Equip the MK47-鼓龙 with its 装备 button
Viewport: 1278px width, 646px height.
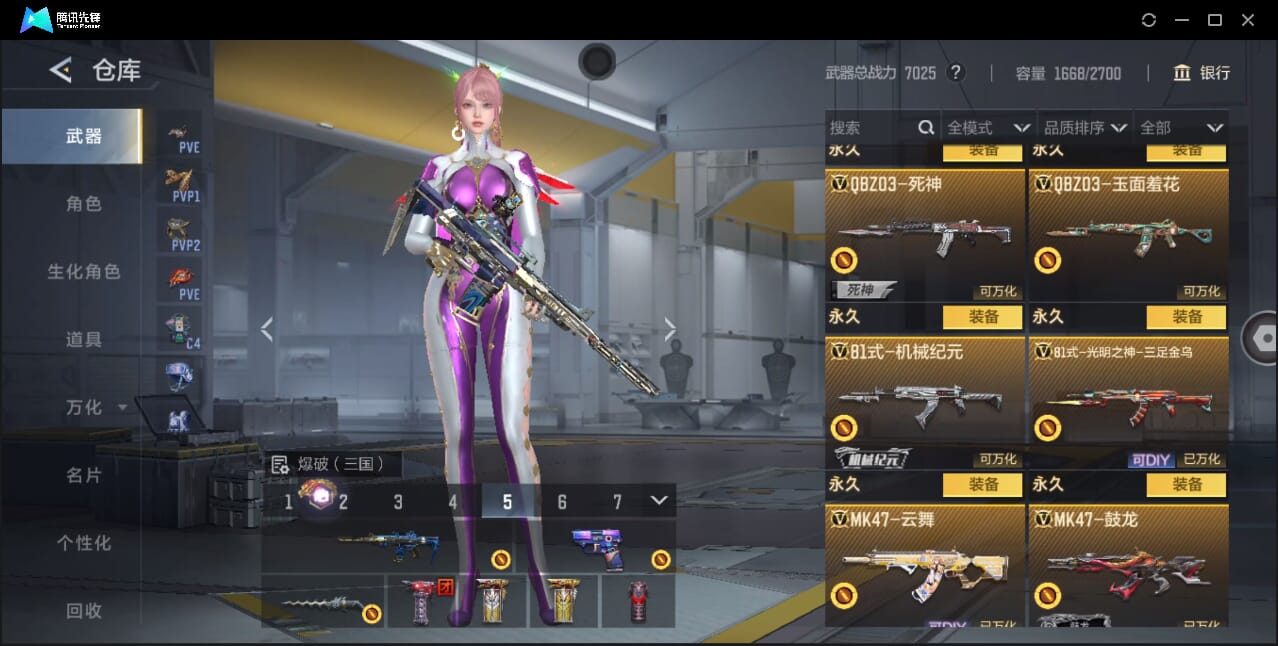tap(1186, 485)
